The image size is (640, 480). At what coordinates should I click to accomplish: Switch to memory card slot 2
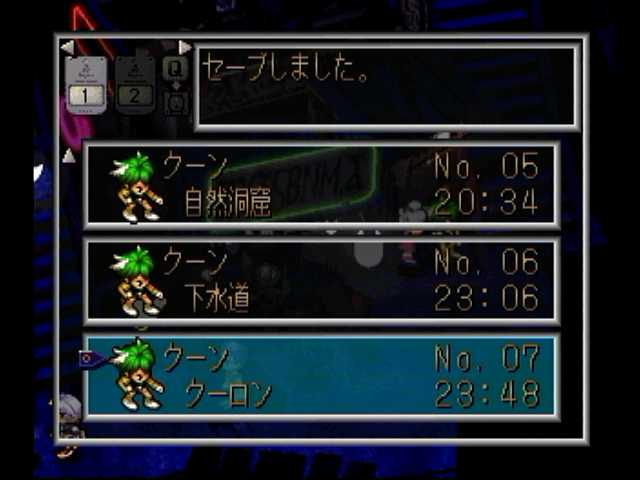coord(134,83)
